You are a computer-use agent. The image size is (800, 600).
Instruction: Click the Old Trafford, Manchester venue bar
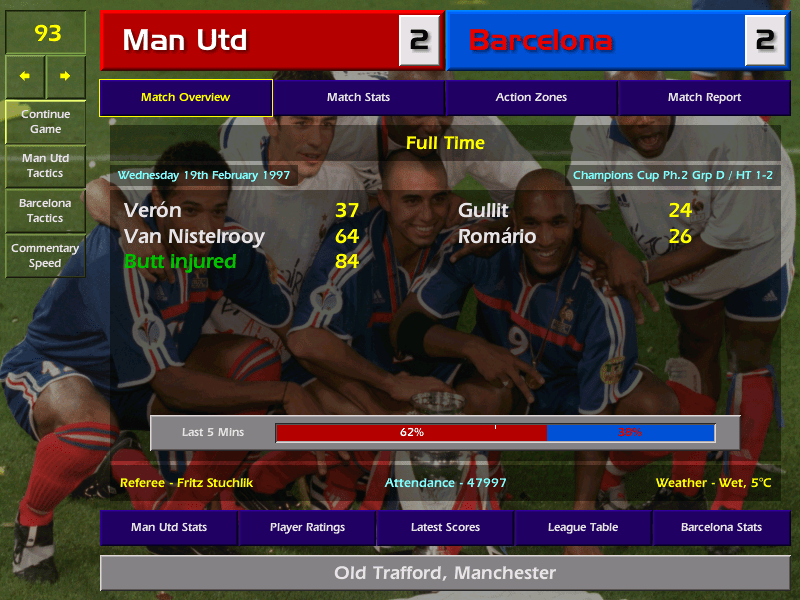(445, 573)
